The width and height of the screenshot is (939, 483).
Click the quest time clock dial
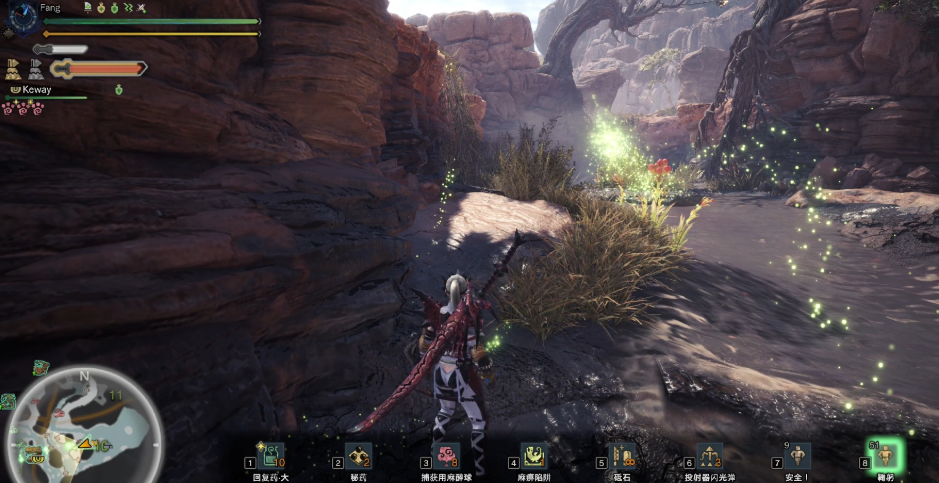tap(18, 20)
